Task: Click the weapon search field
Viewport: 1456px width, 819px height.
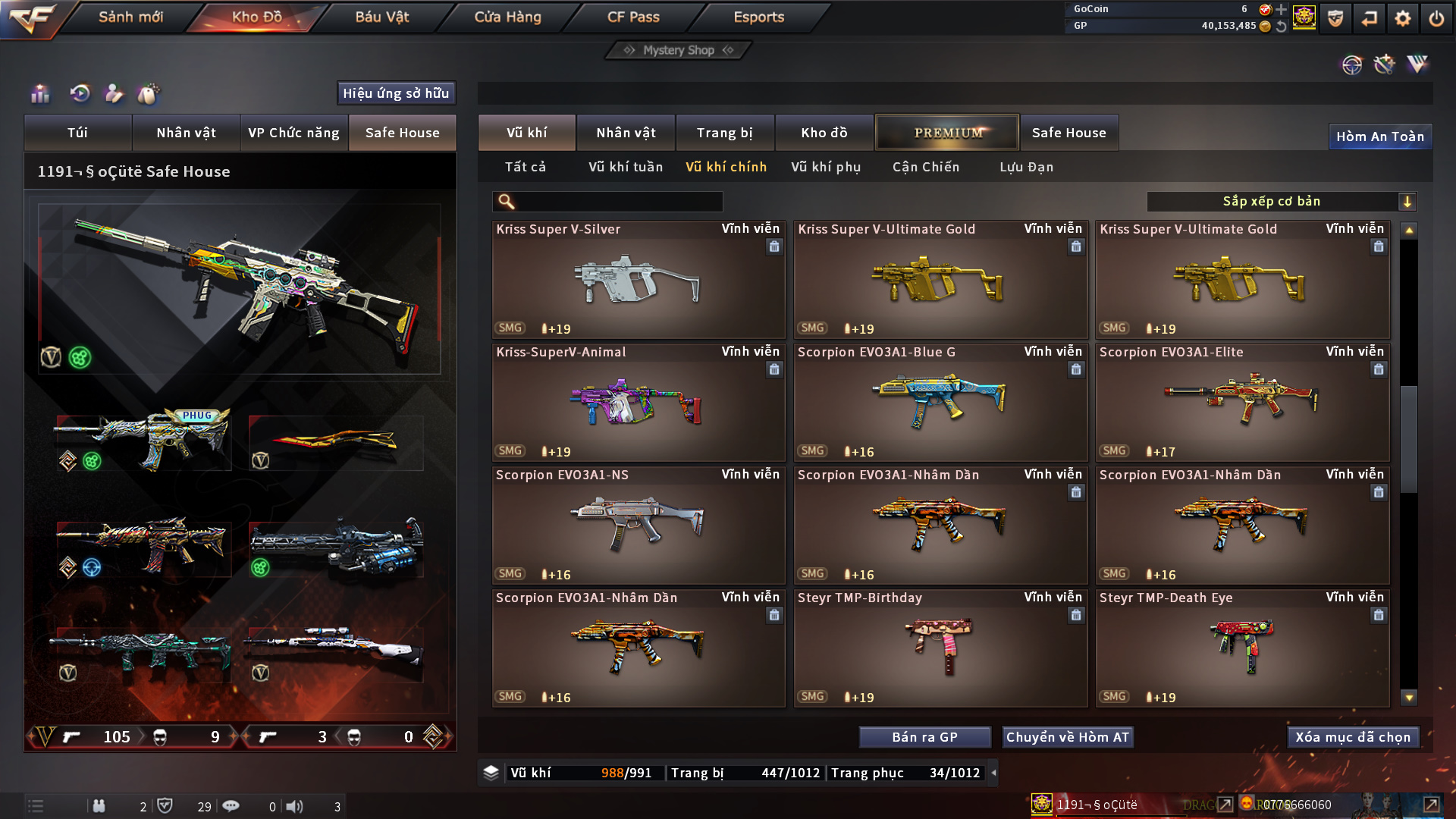Action: [x=618, y=202]
